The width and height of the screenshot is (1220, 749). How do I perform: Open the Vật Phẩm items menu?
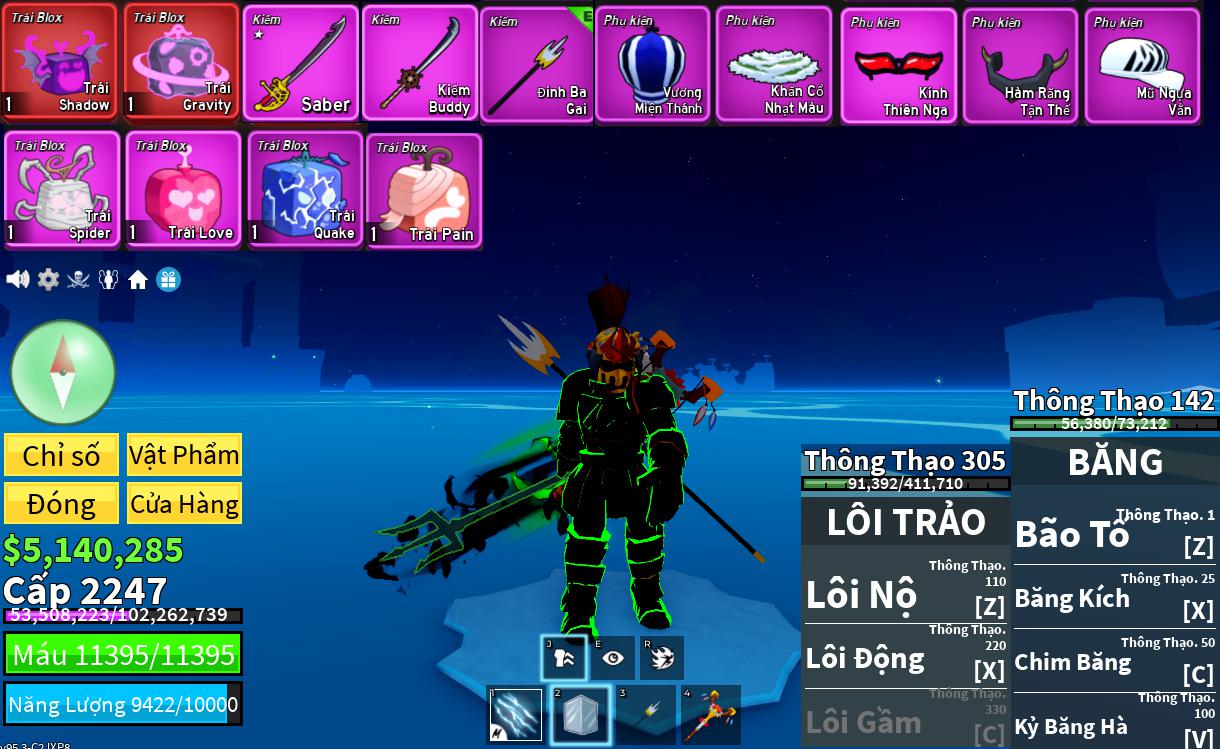(184, 455)
